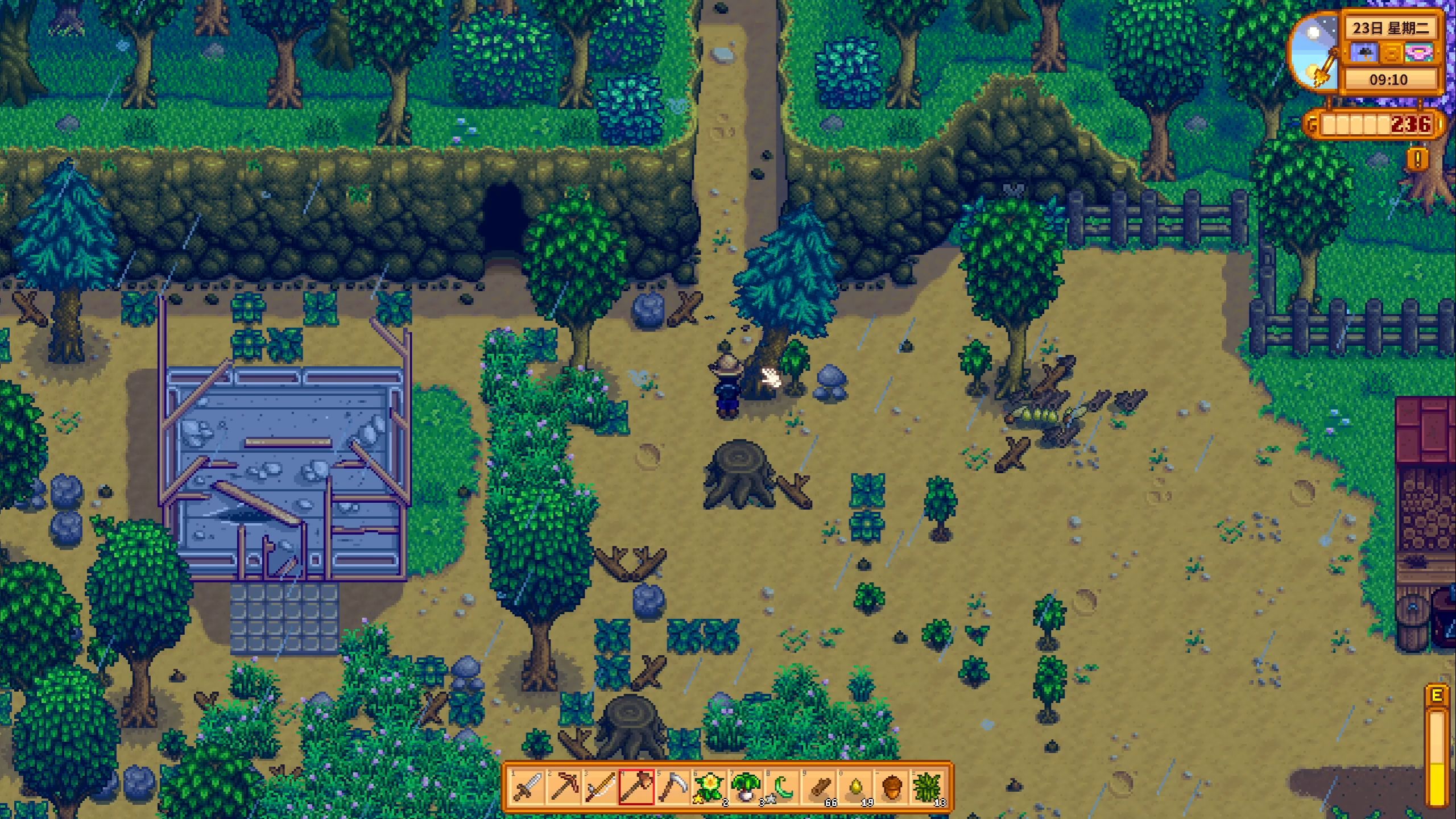Select the leafy turnip-like vegetable slot

click(x=745, y=788)
